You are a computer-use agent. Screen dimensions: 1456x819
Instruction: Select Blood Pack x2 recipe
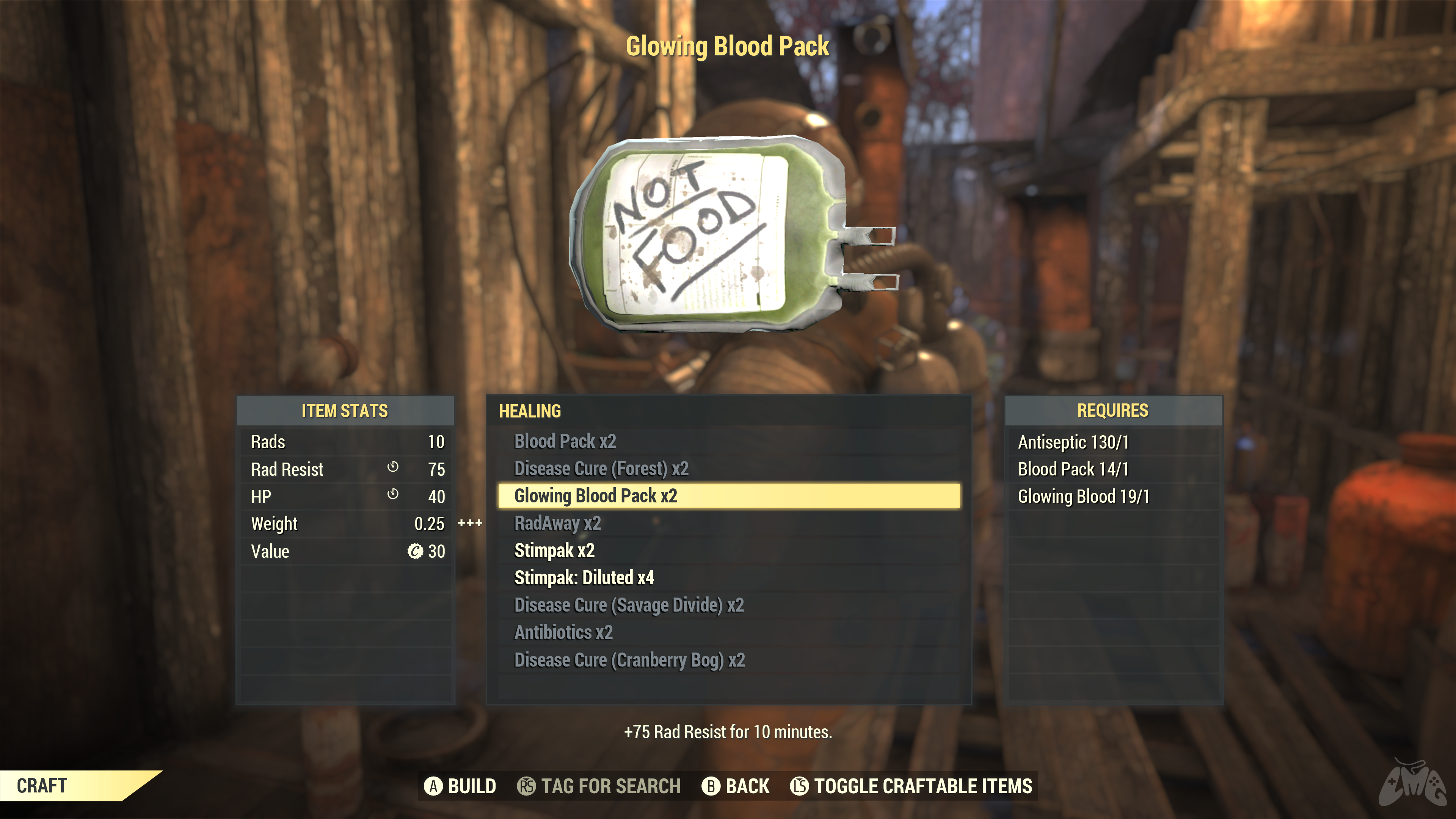click(x=565, y=441)
